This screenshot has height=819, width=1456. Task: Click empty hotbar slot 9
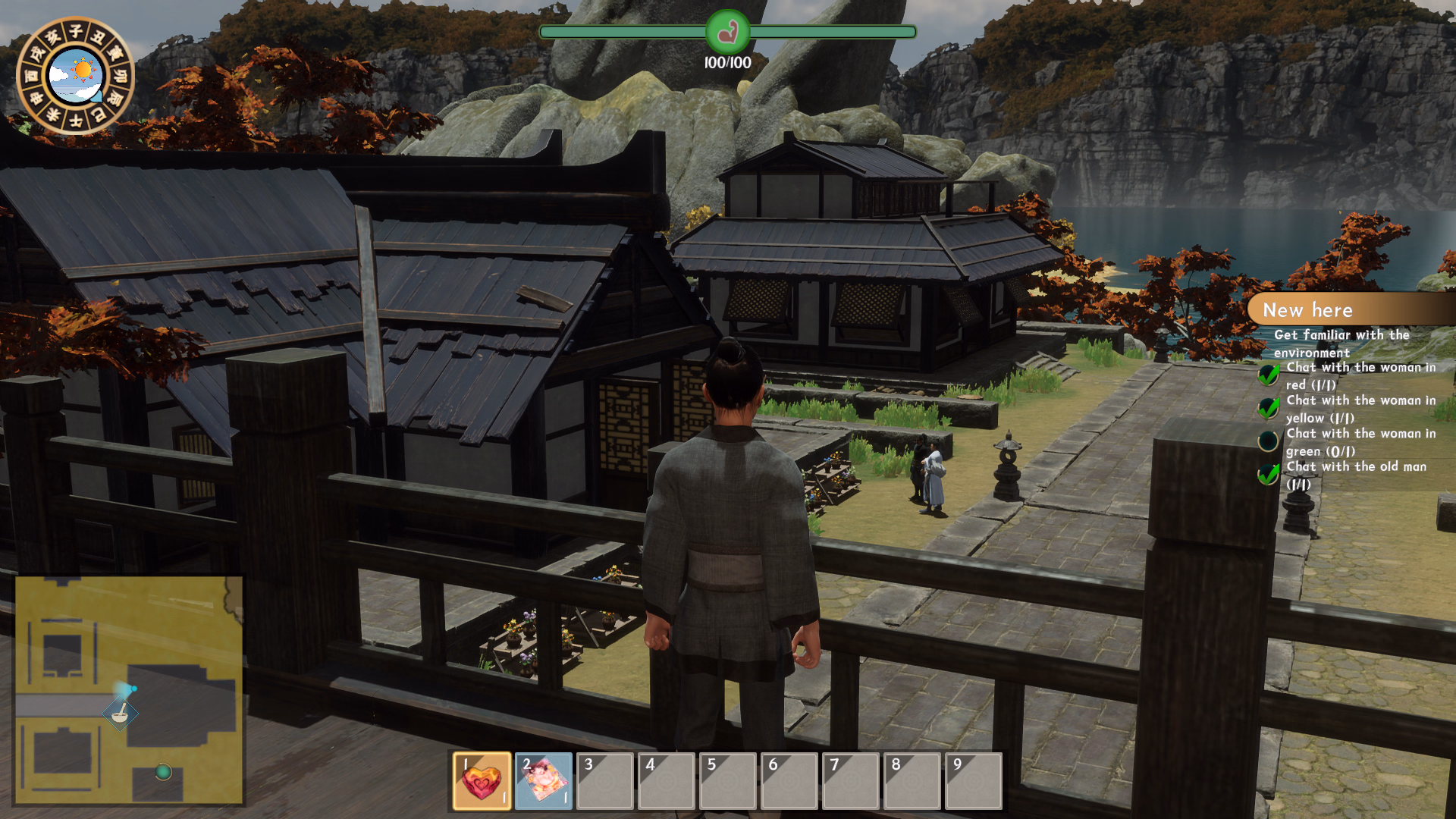point(973,781)
